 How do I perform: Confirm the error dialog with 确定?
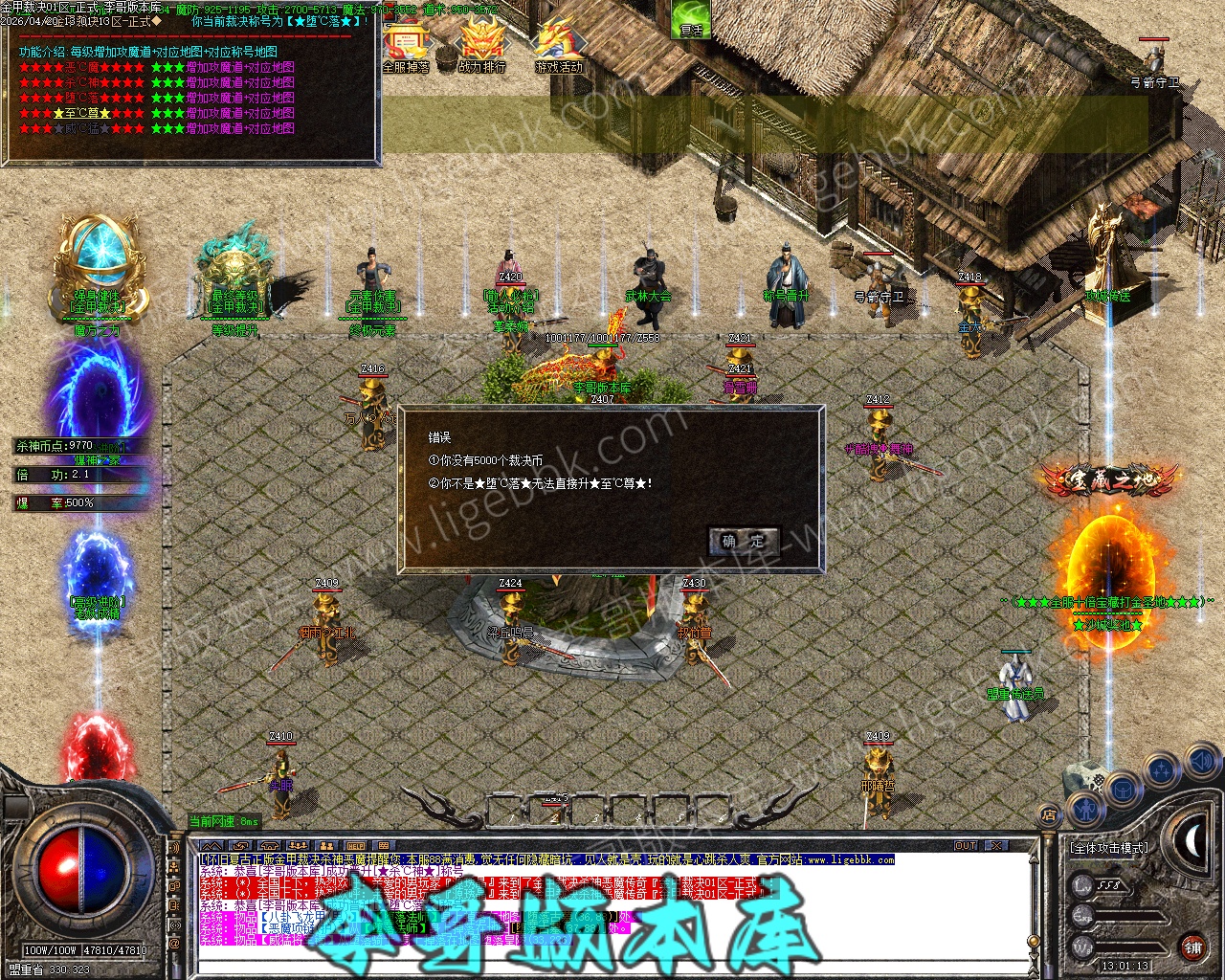click(744, 541)
